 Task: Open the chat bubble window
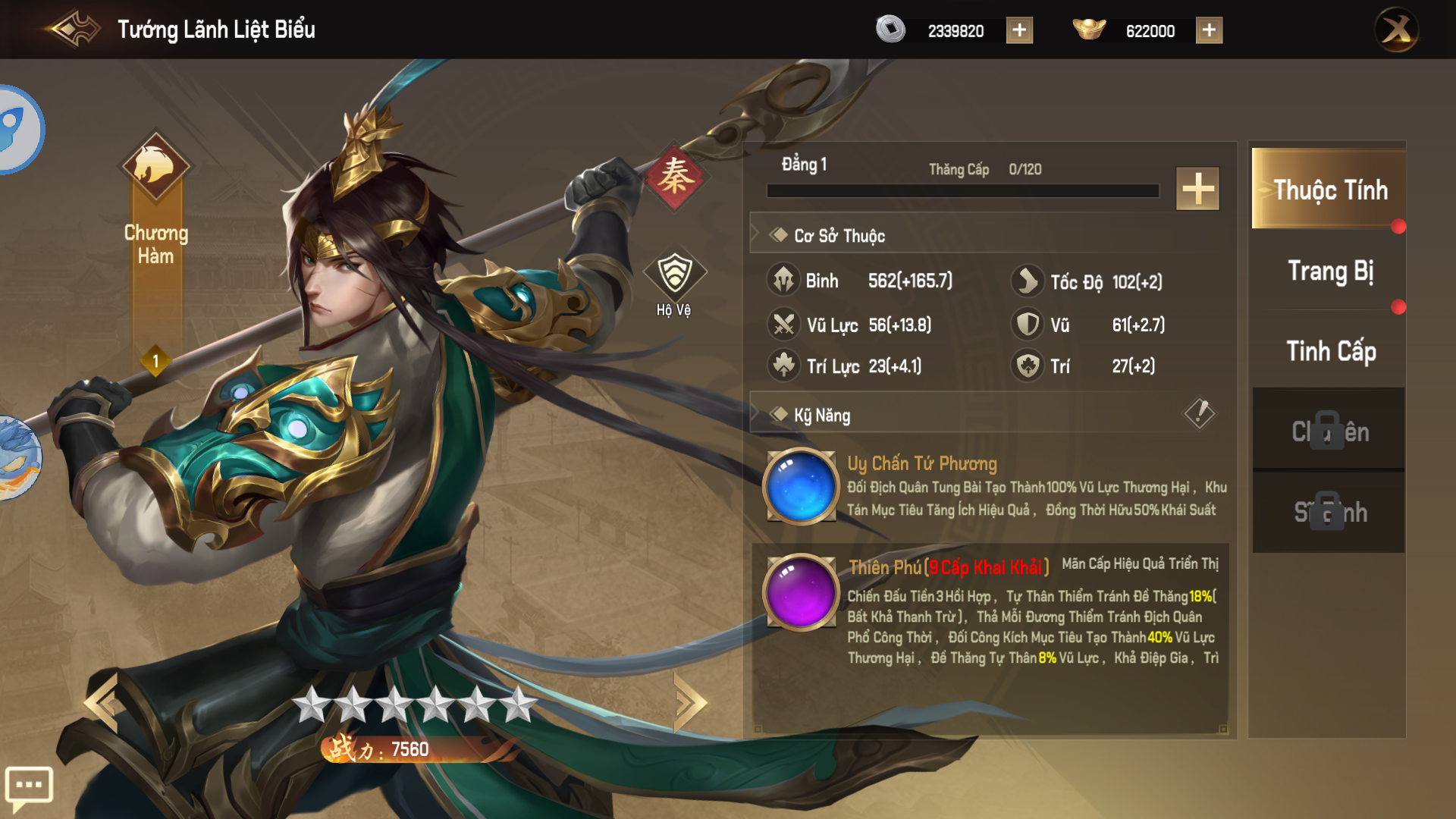tap(29, 786)
